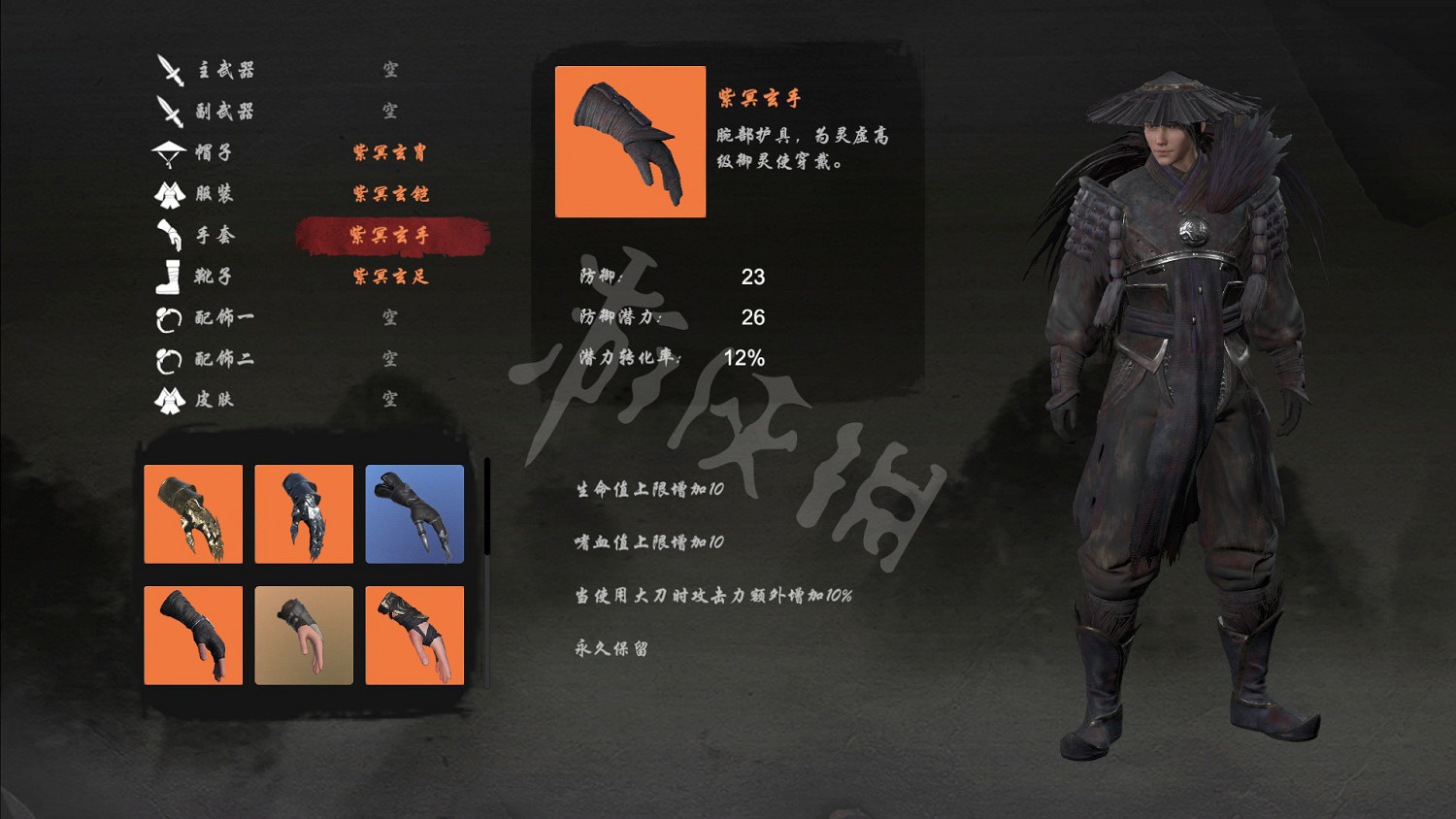Open the 配饰二 accessory slot row
The image size is (1456, 819).
170,359
